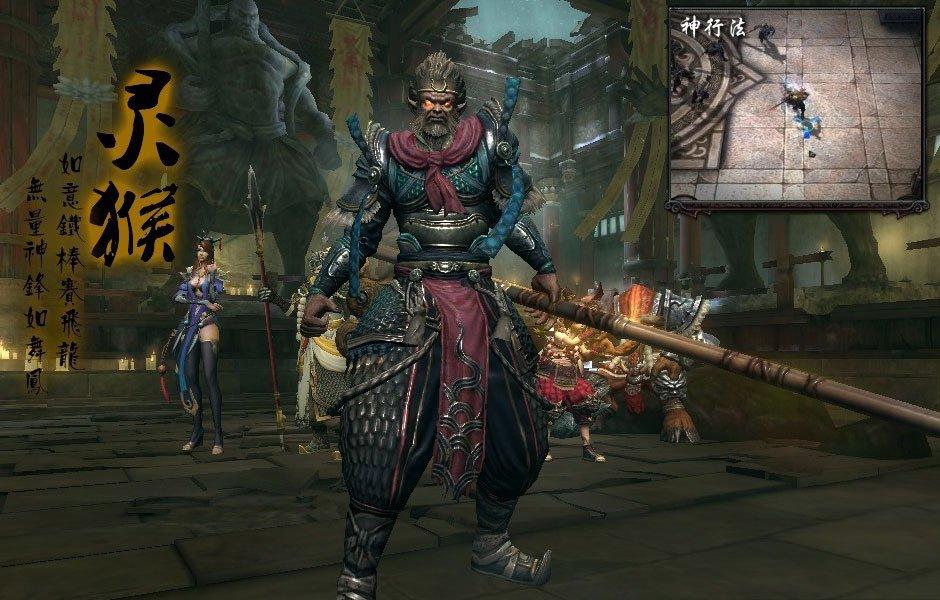The image size is (940, 600).
Task: Open the 神行法 skill preview thumbnail
Action: tap(796, 108)
